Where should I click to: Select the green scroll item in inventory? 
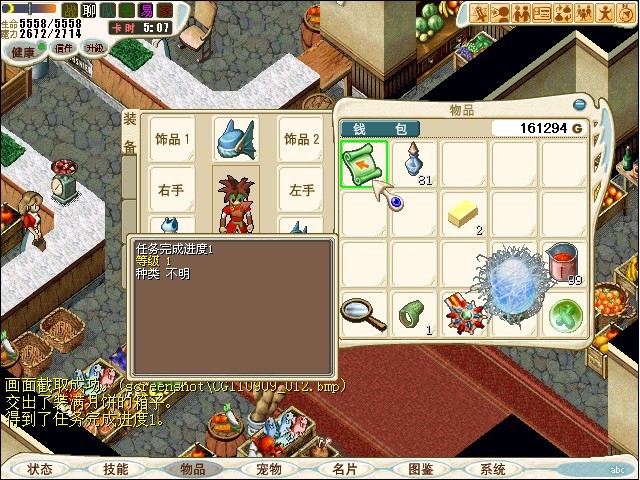click(x=364, y=164)
